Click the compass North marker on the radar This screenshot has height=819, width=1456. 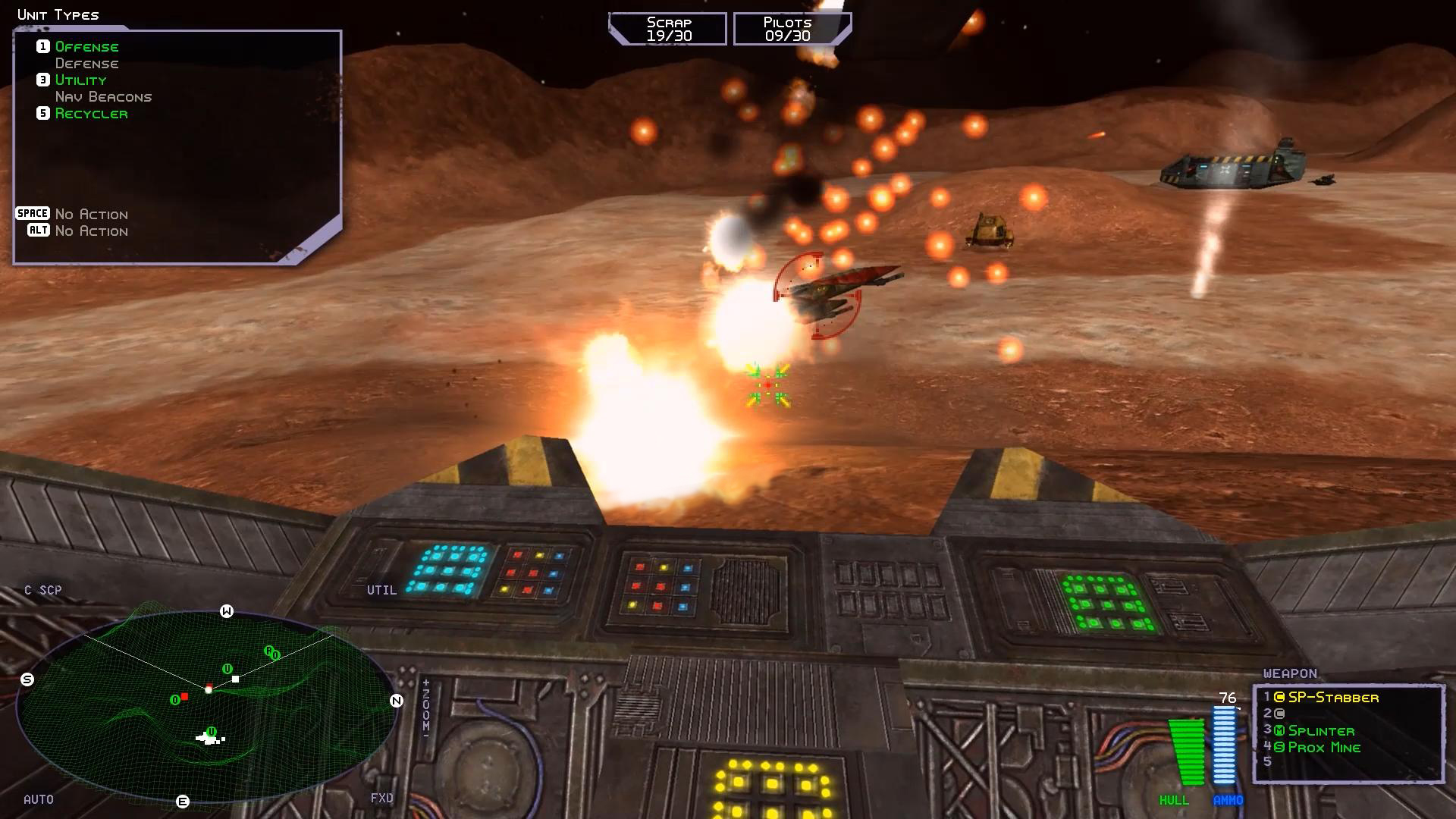[395, 701]
